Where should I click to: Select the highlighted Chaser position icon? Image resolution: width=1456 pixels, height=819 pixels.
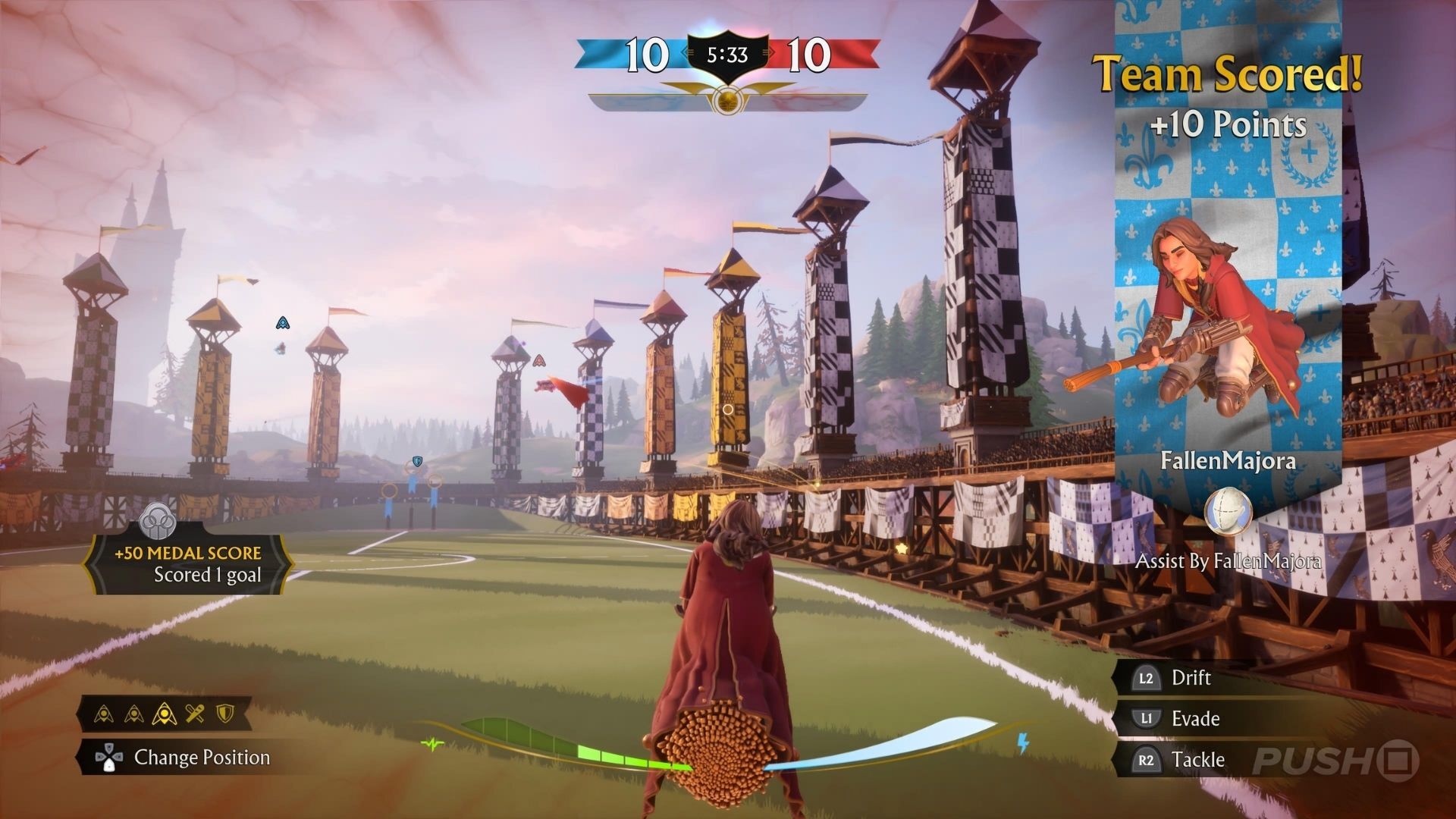[x=165, y=714]
